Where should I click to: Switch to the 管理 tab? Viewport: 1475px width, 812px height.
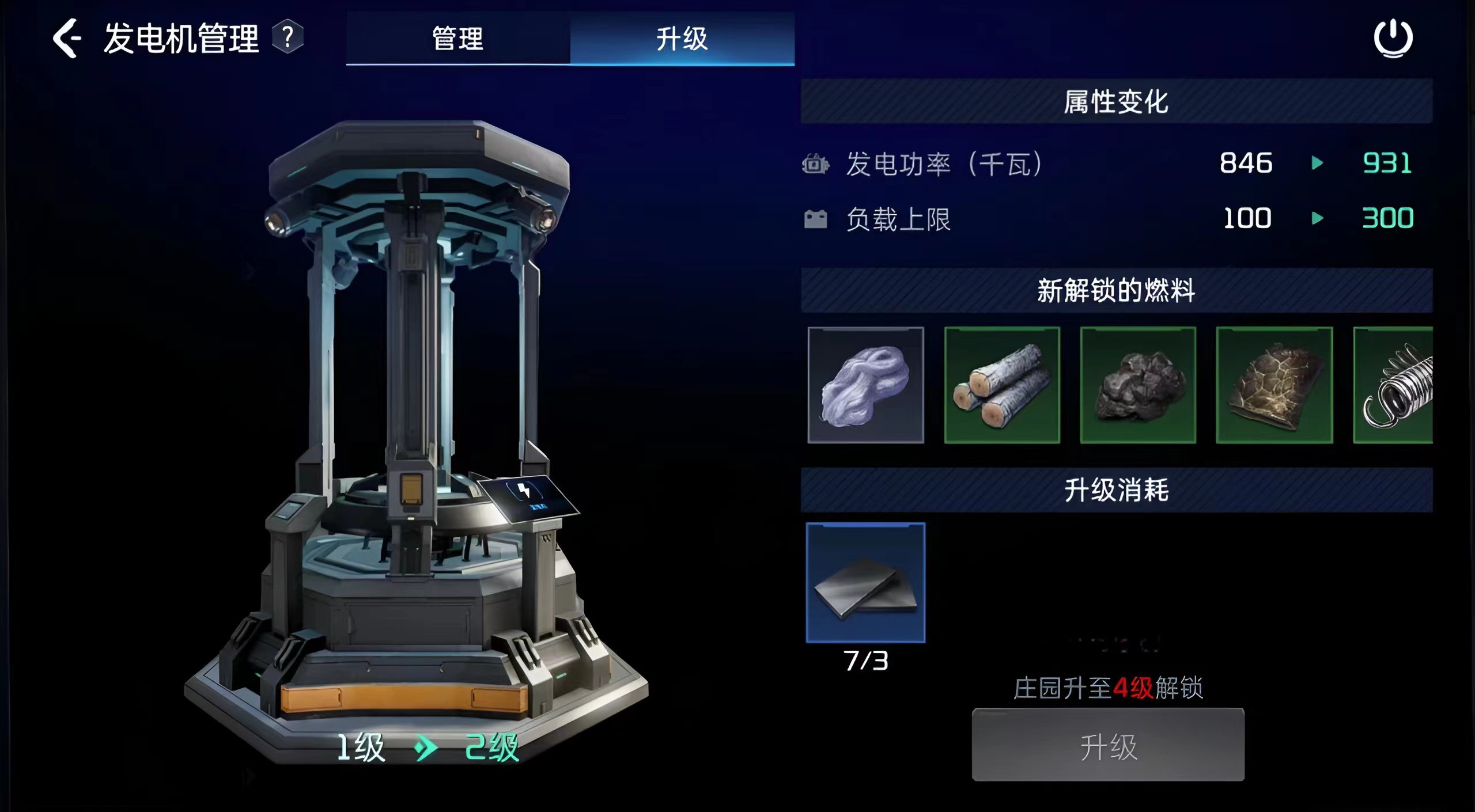[x=458, y=39]
